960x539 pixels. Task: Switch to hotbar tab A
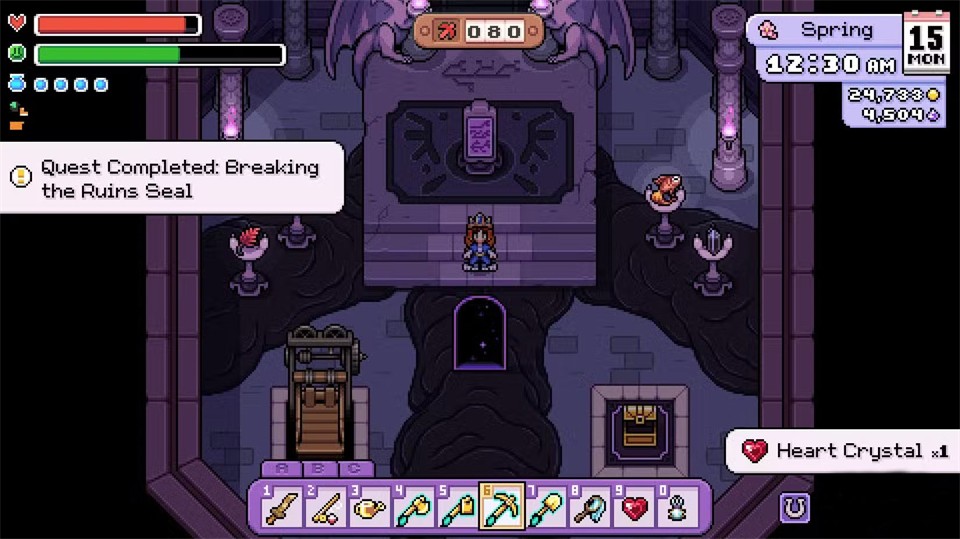[x=280, y=469]
